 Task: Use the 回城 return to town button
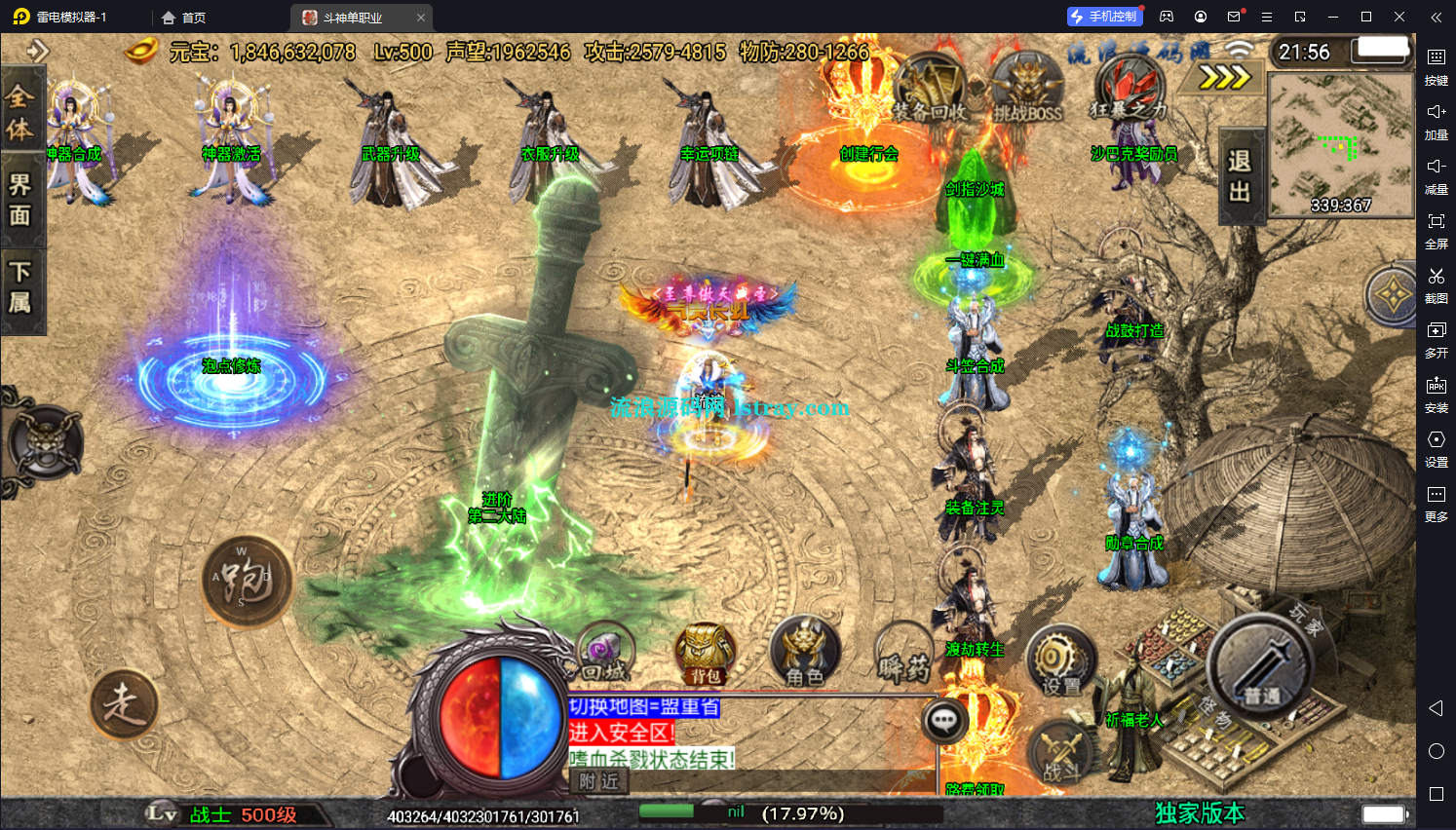pos(605,653)
